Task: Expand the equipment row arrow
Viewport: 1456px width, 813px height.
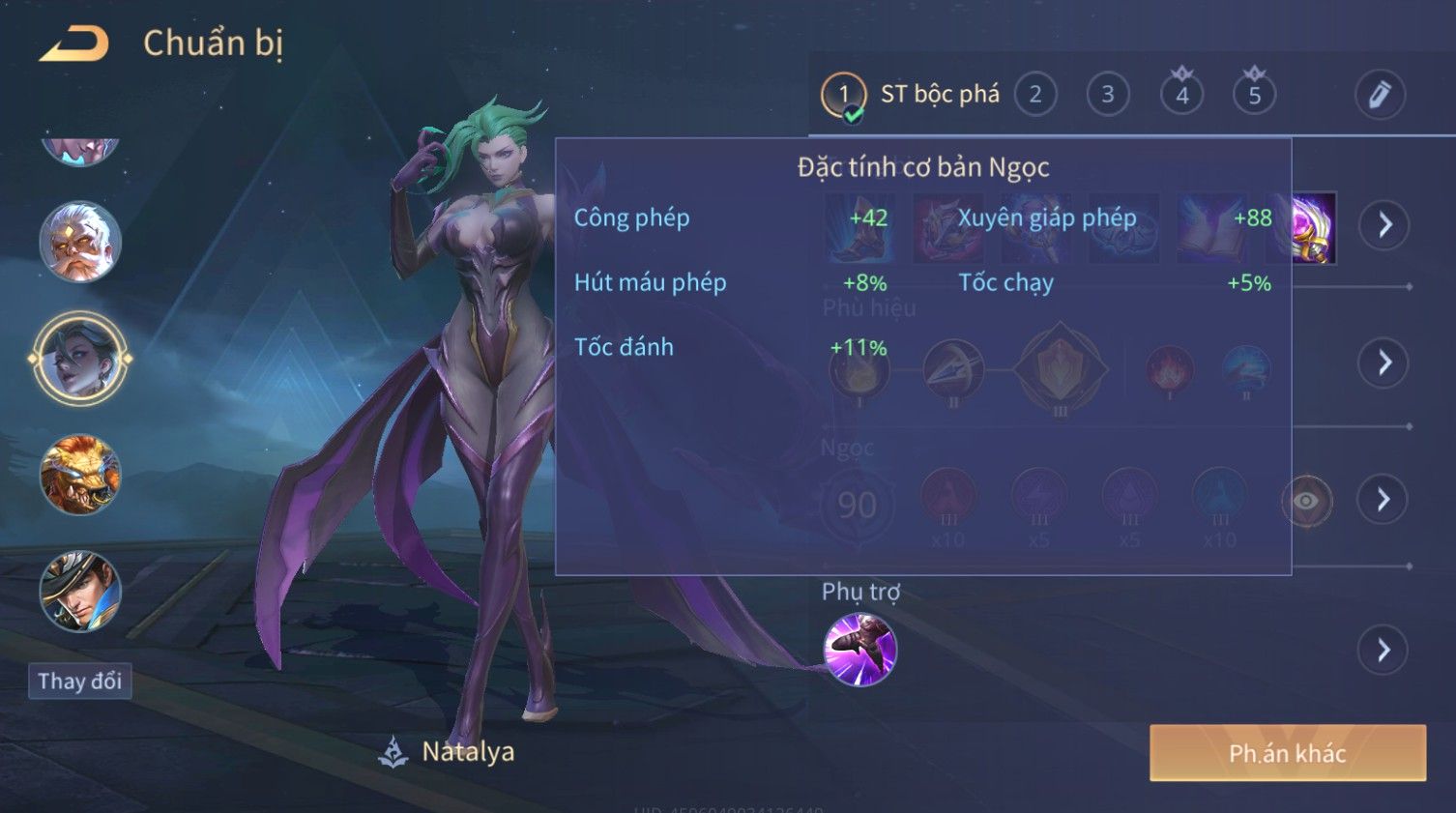Action: (x=1384, y=225)
